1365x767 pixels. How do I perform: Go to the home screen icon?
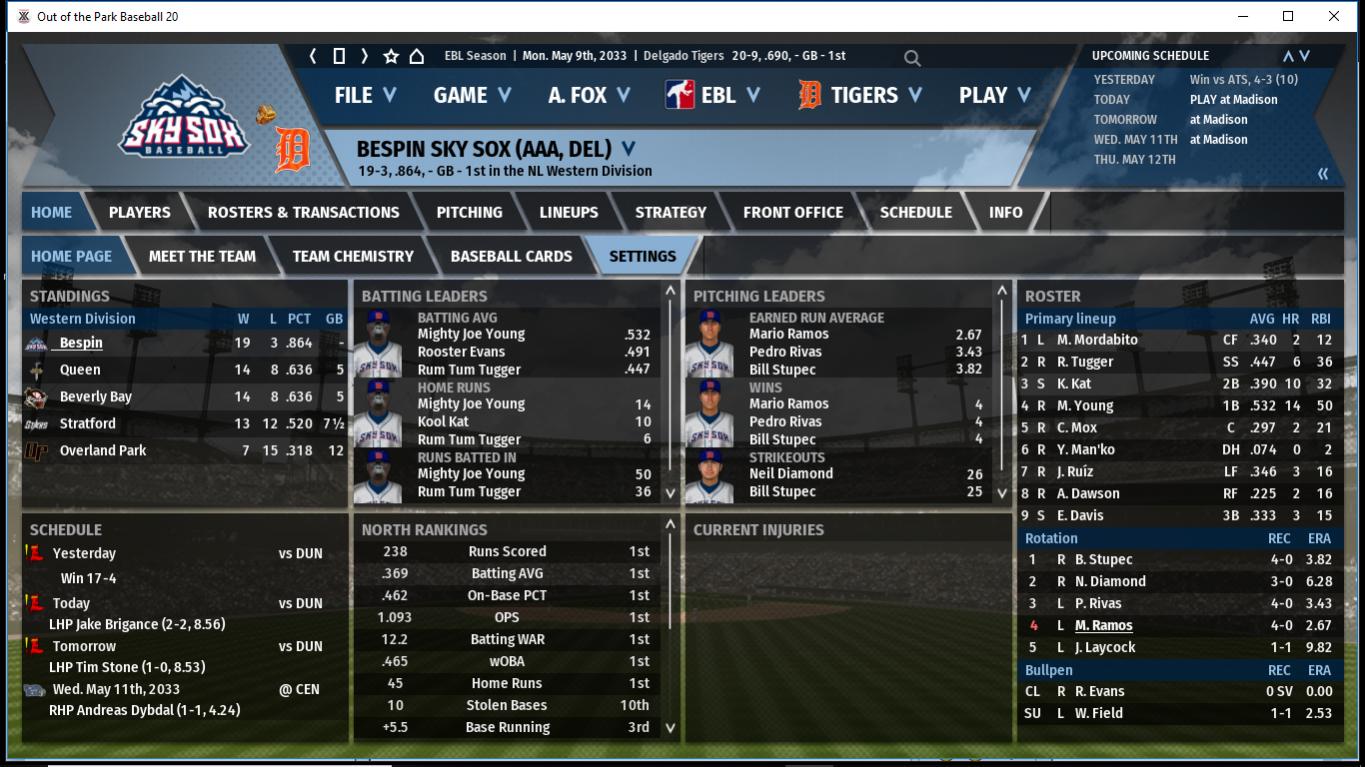417,56
